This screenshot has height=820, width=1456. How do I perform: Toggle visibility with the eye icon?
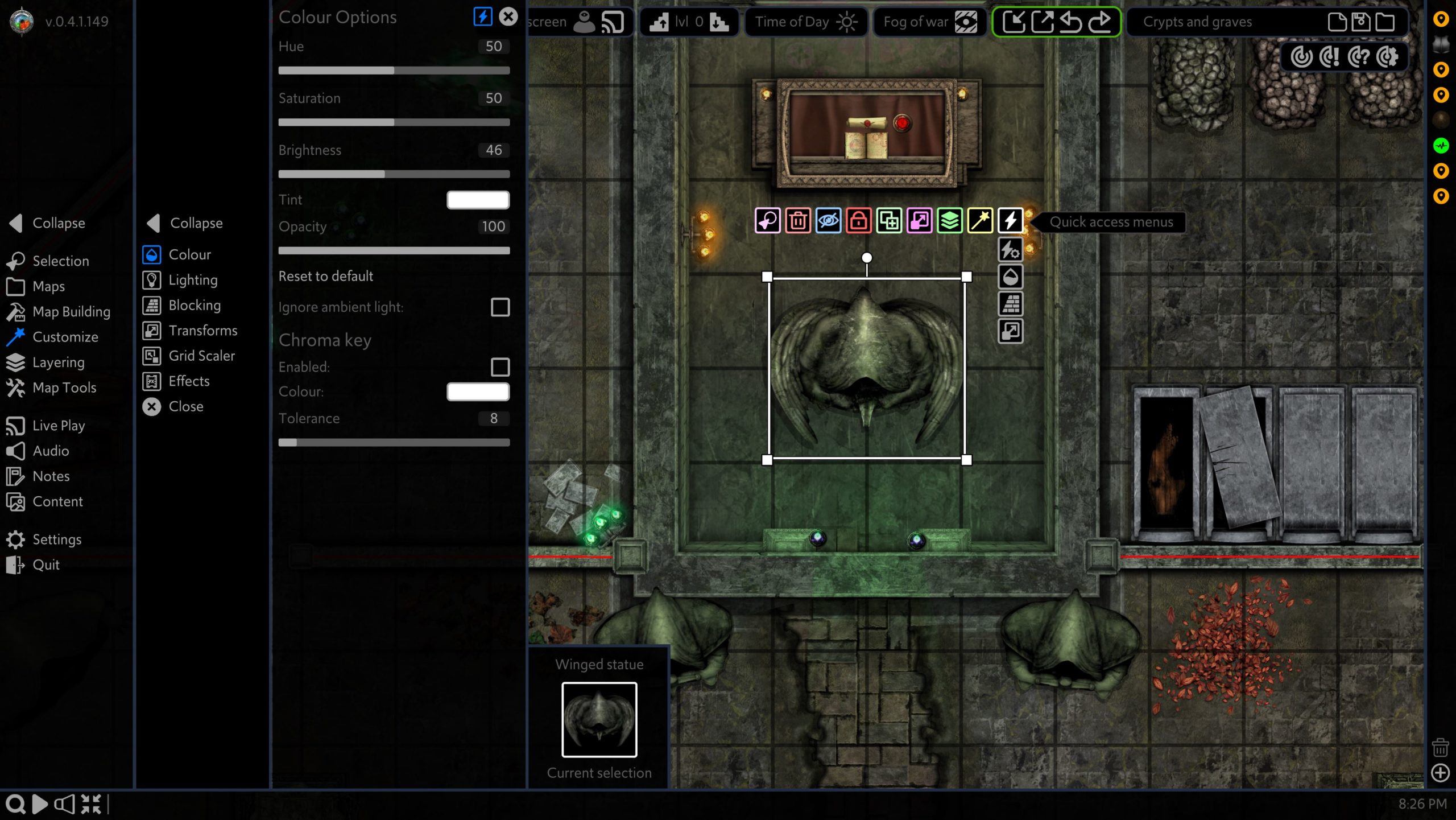[x=828, y=221]
